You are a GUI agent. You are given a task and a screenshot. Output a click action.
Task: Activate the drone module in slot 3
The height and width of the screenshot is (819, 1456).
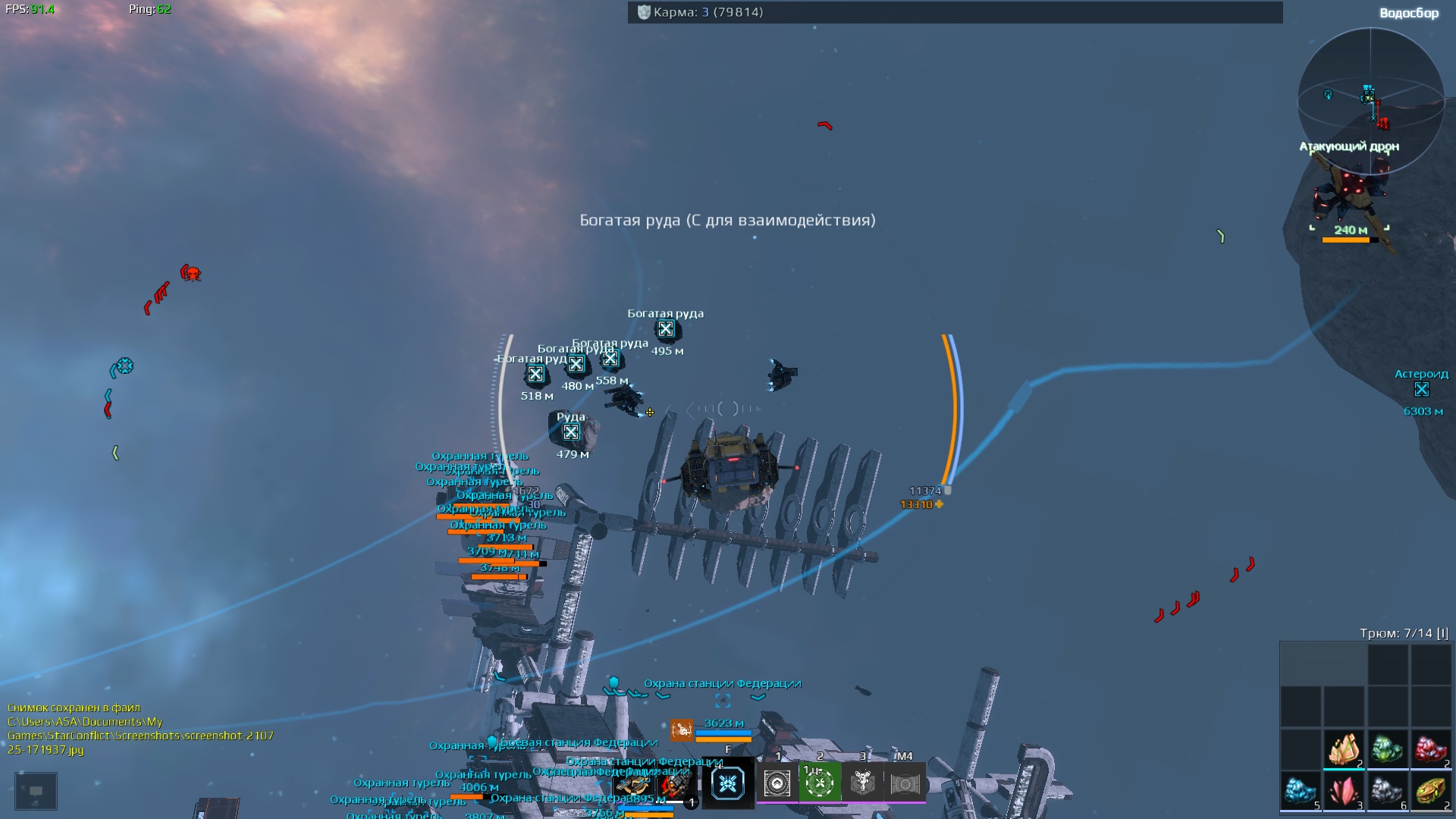[862, 783]
